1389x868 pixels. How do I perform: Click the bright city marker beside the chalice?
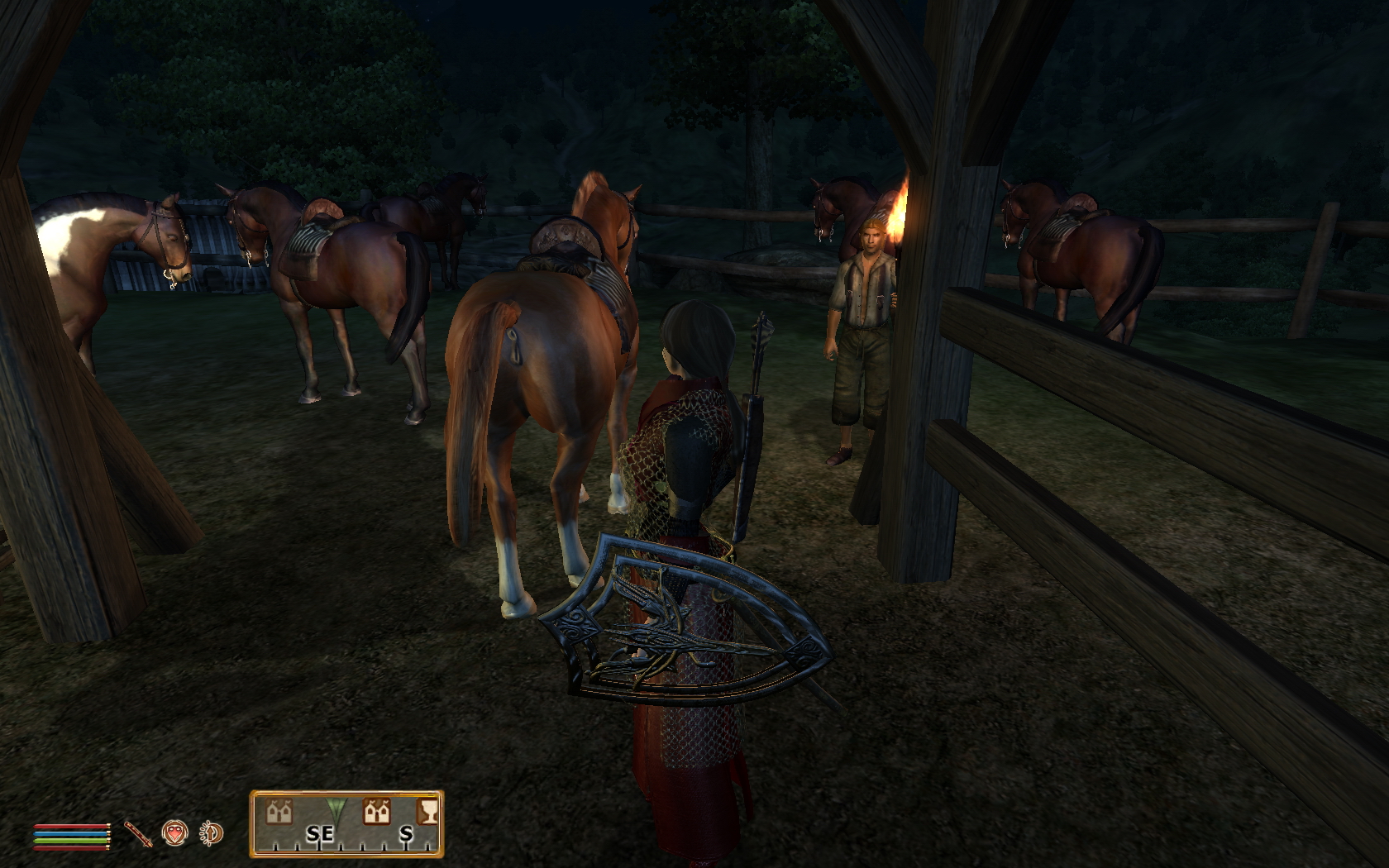(x=377, y=812)
